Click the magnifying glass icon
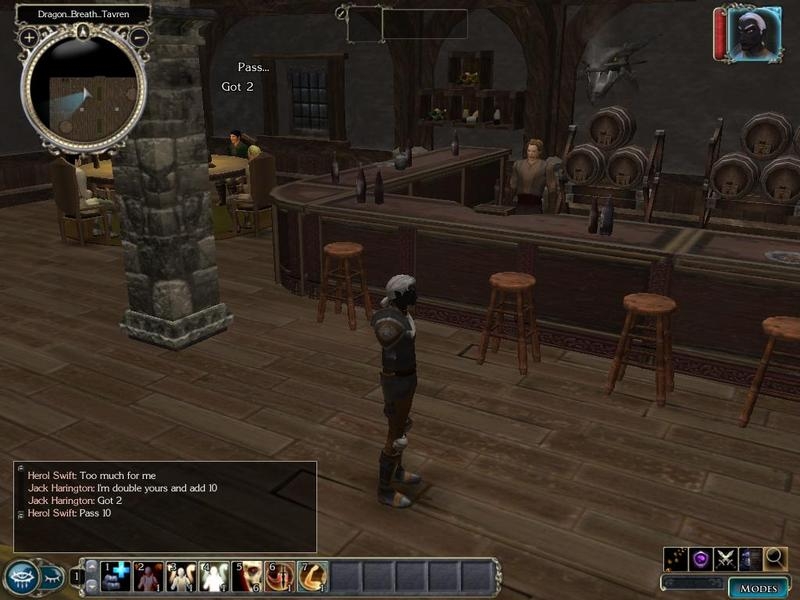The height and width of the screenshot is (600, 800). 776,558
